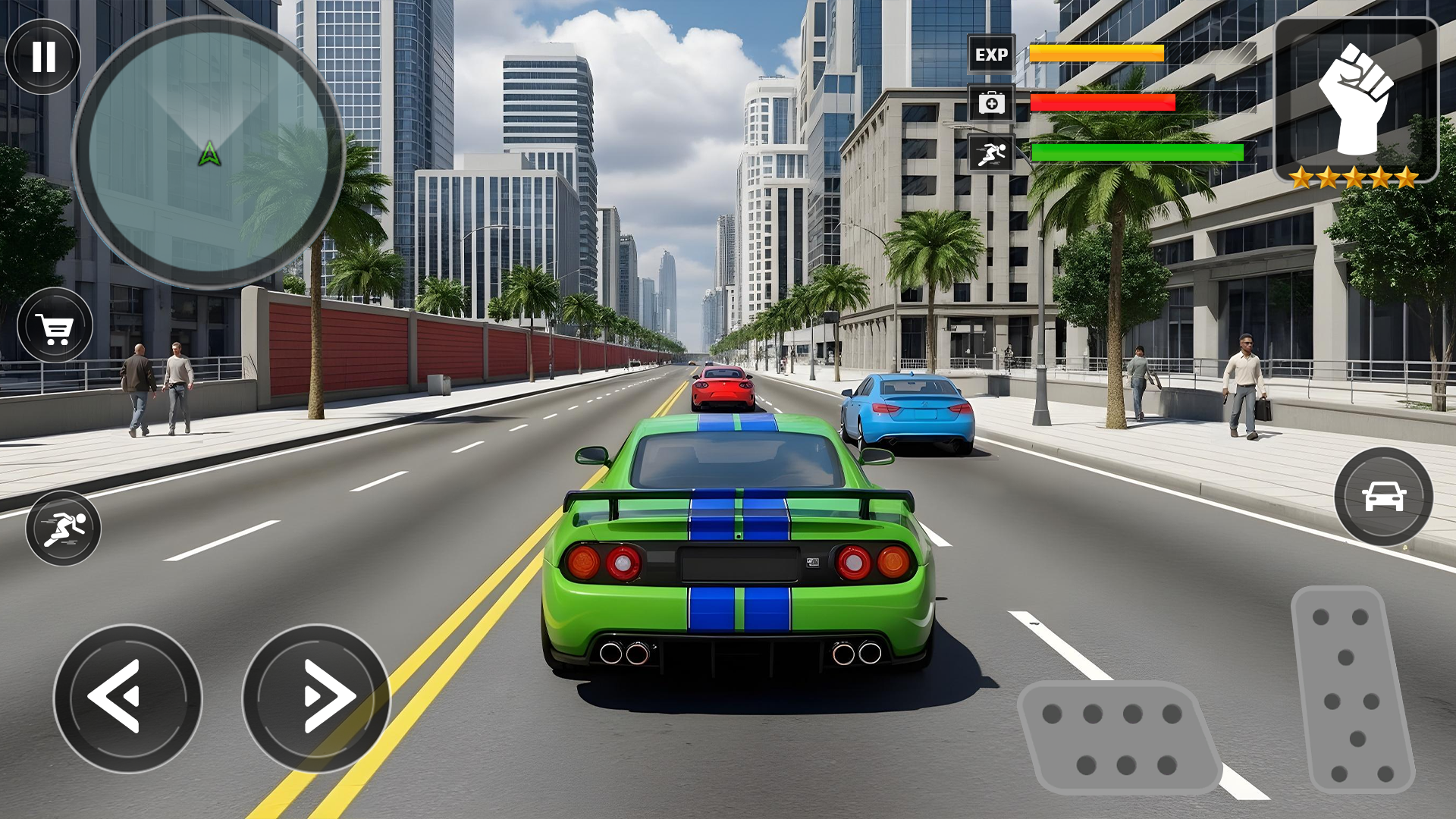Tap the car icon button
The width and height of the screenshot is (1456, 819).
point(1383,497)
